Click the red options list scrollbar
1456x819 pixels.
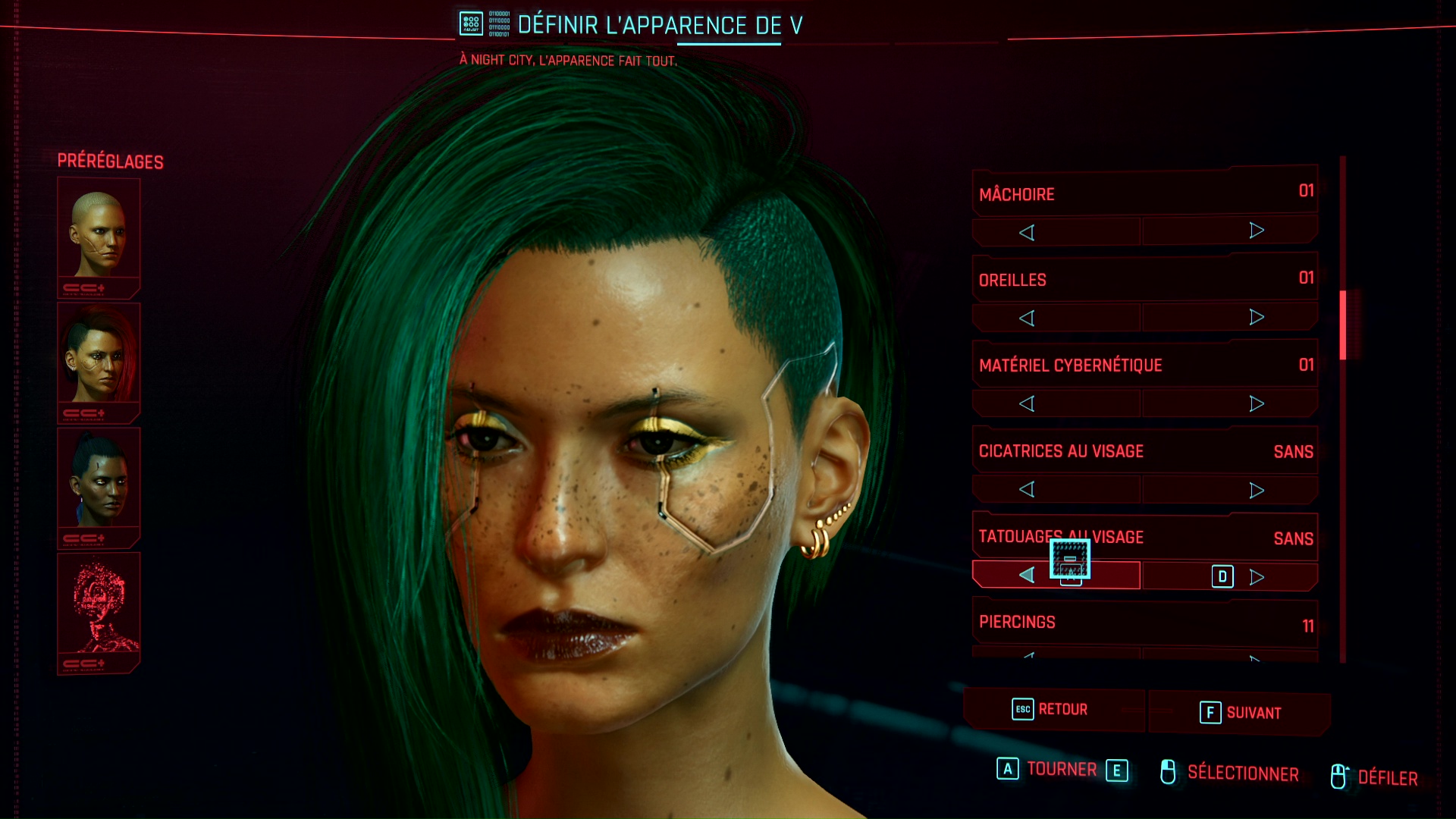(x=1342, y=325)
